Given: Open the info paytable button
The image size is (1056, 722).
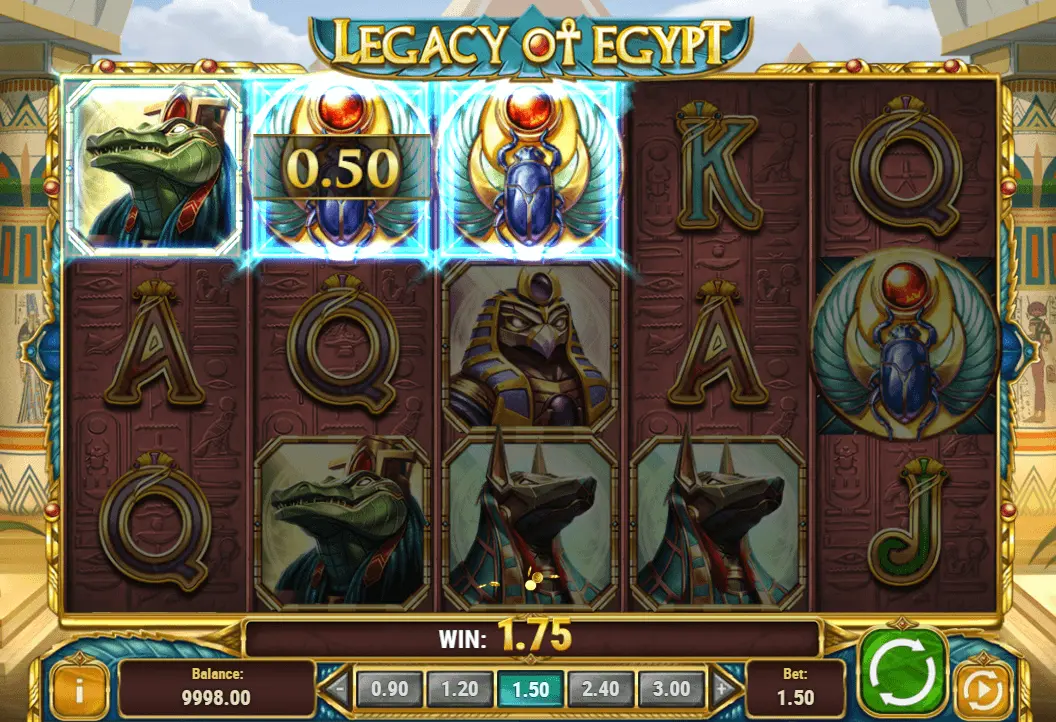Looking at the screenshot, I should tap(78, 688).
